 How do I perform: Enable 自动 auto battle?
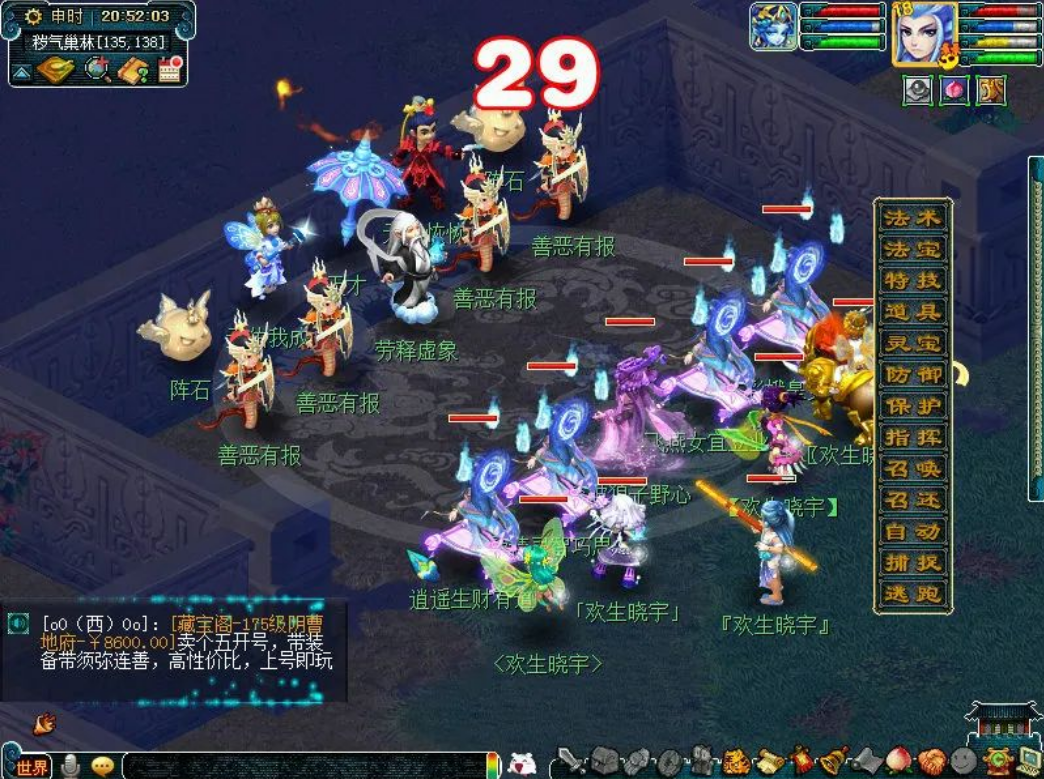912,531
